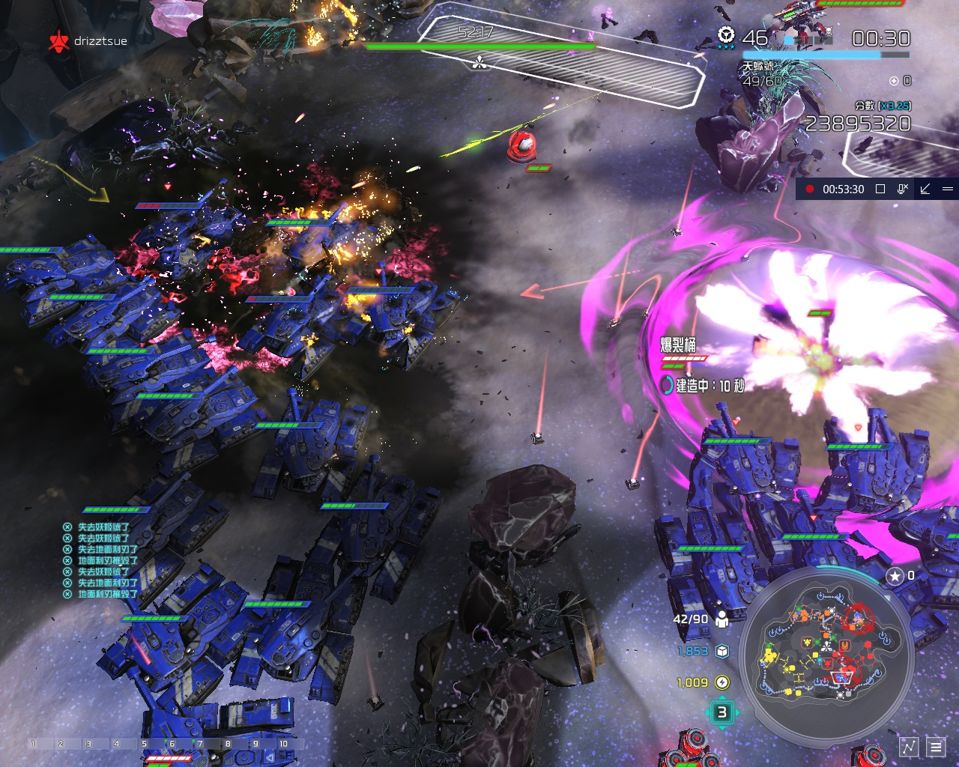Toggle the recorder's muted microphone icon
This screenshot has width=959, height=767.
[x=903, y=189]
